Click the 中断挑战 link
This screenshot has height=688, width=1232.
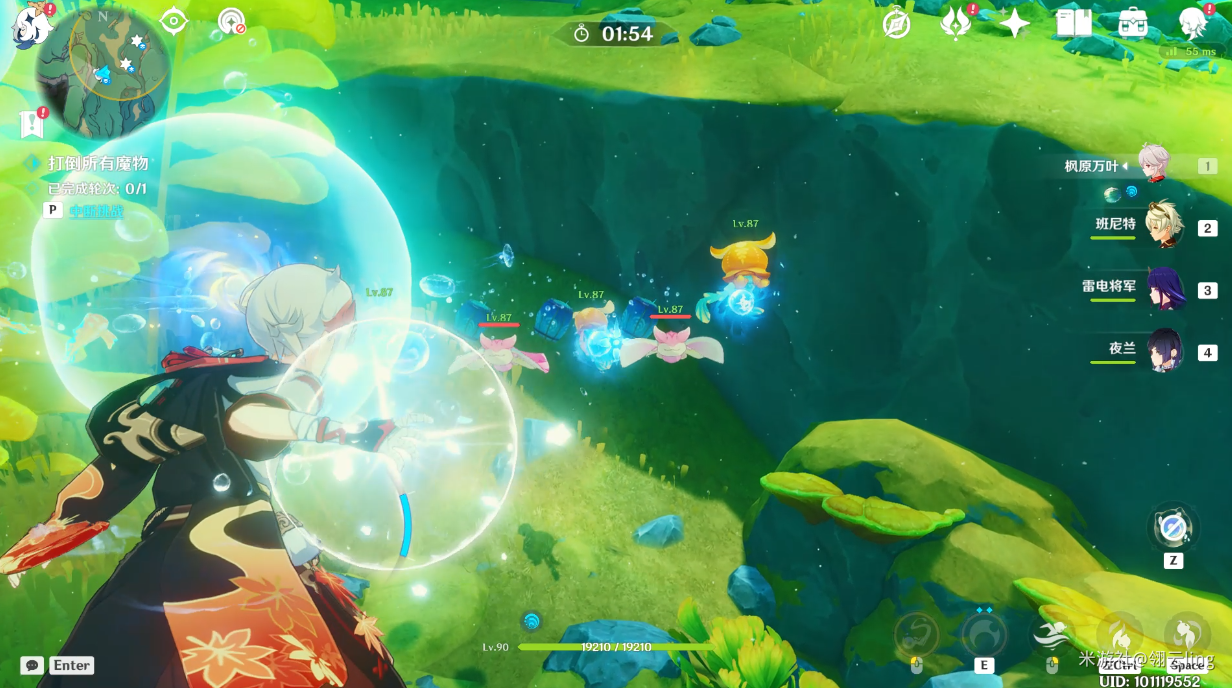pyautogui.click(x=96, y=210)
